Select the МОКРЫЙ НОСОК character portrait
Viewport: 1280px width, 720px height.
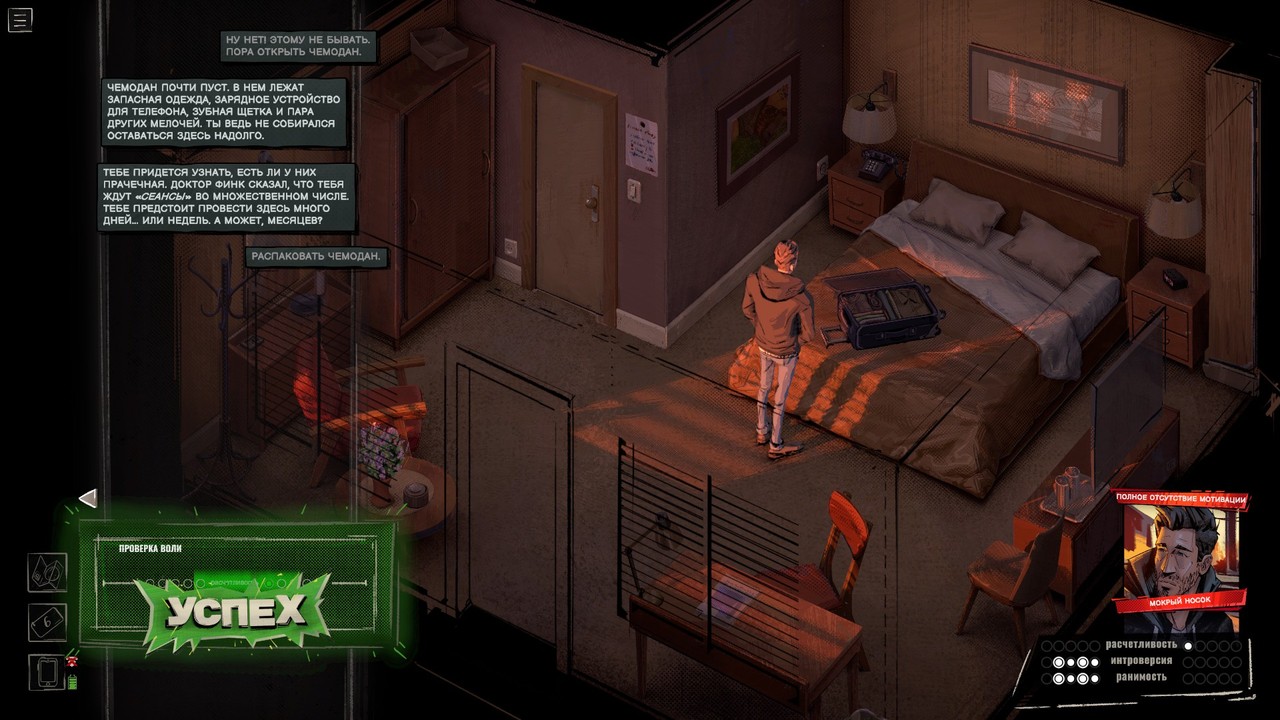tap(1186, 550)
